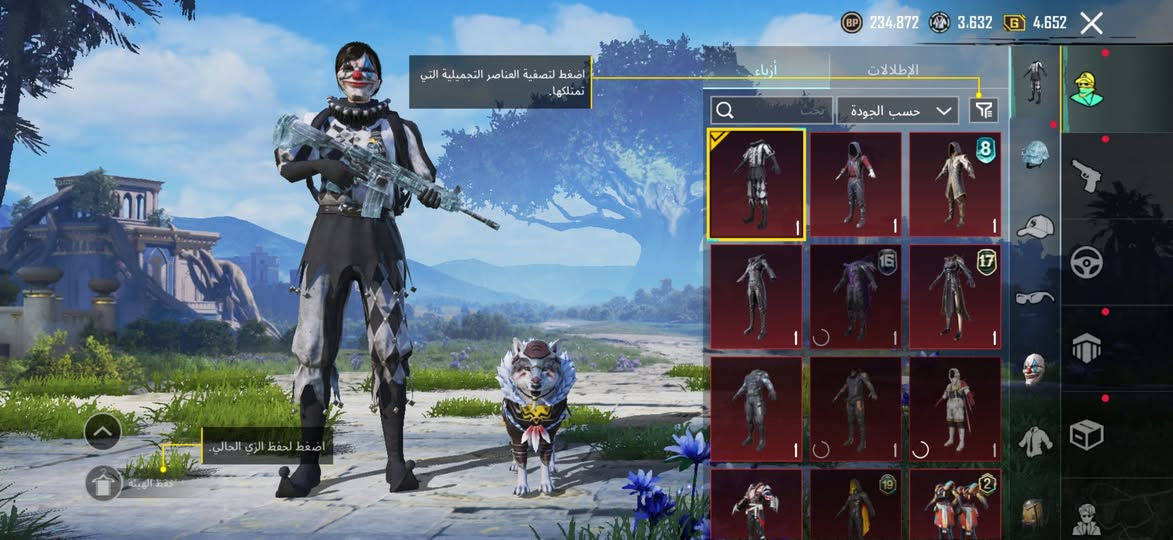This screenshot has width=1173, height=540.
Task: Open the cap headwear category
Action: [x=1034, y=227]
